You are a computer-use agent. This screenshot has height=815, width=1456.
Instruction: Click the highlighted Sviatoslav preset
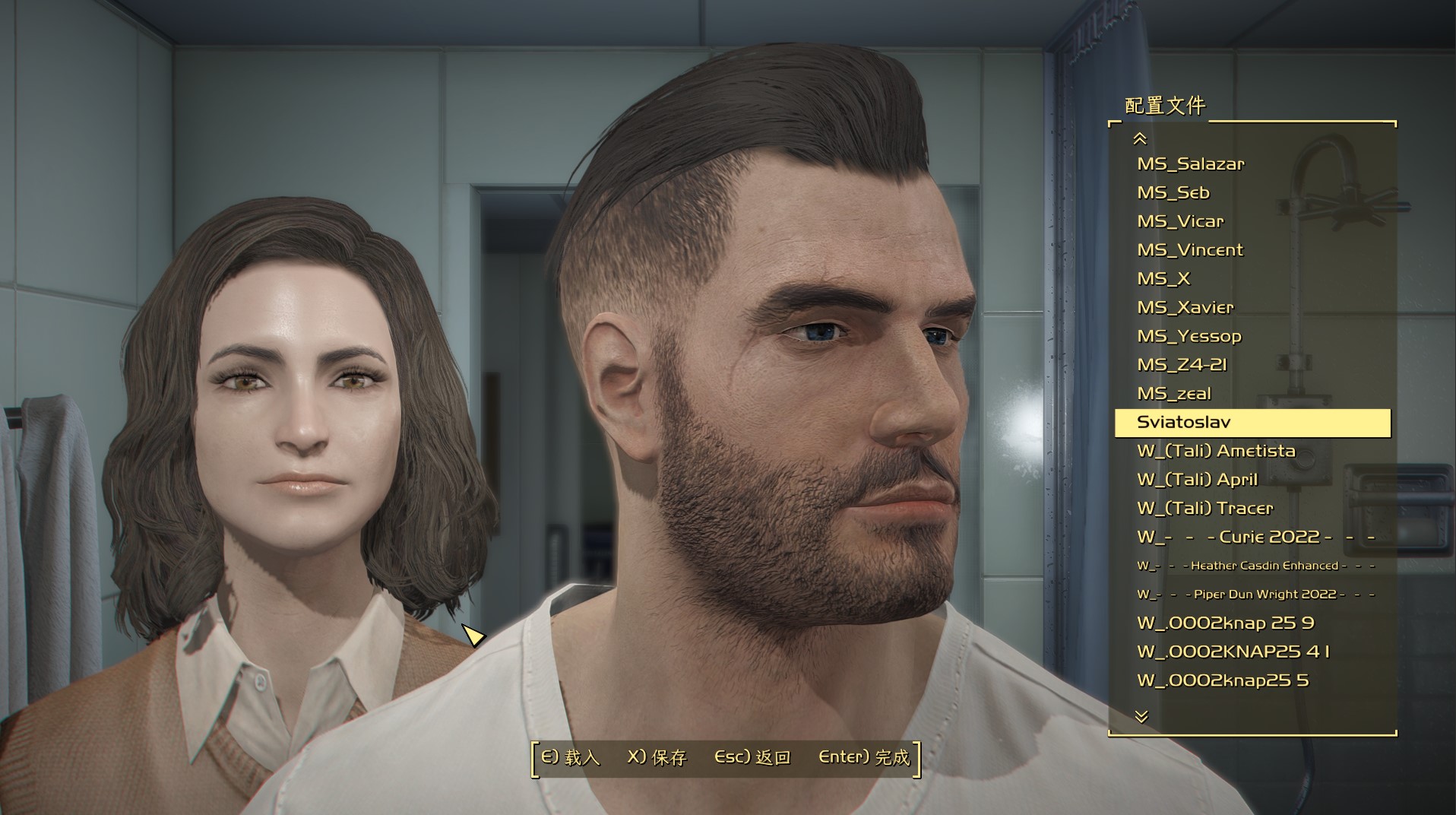click(x=1252, y=423)
